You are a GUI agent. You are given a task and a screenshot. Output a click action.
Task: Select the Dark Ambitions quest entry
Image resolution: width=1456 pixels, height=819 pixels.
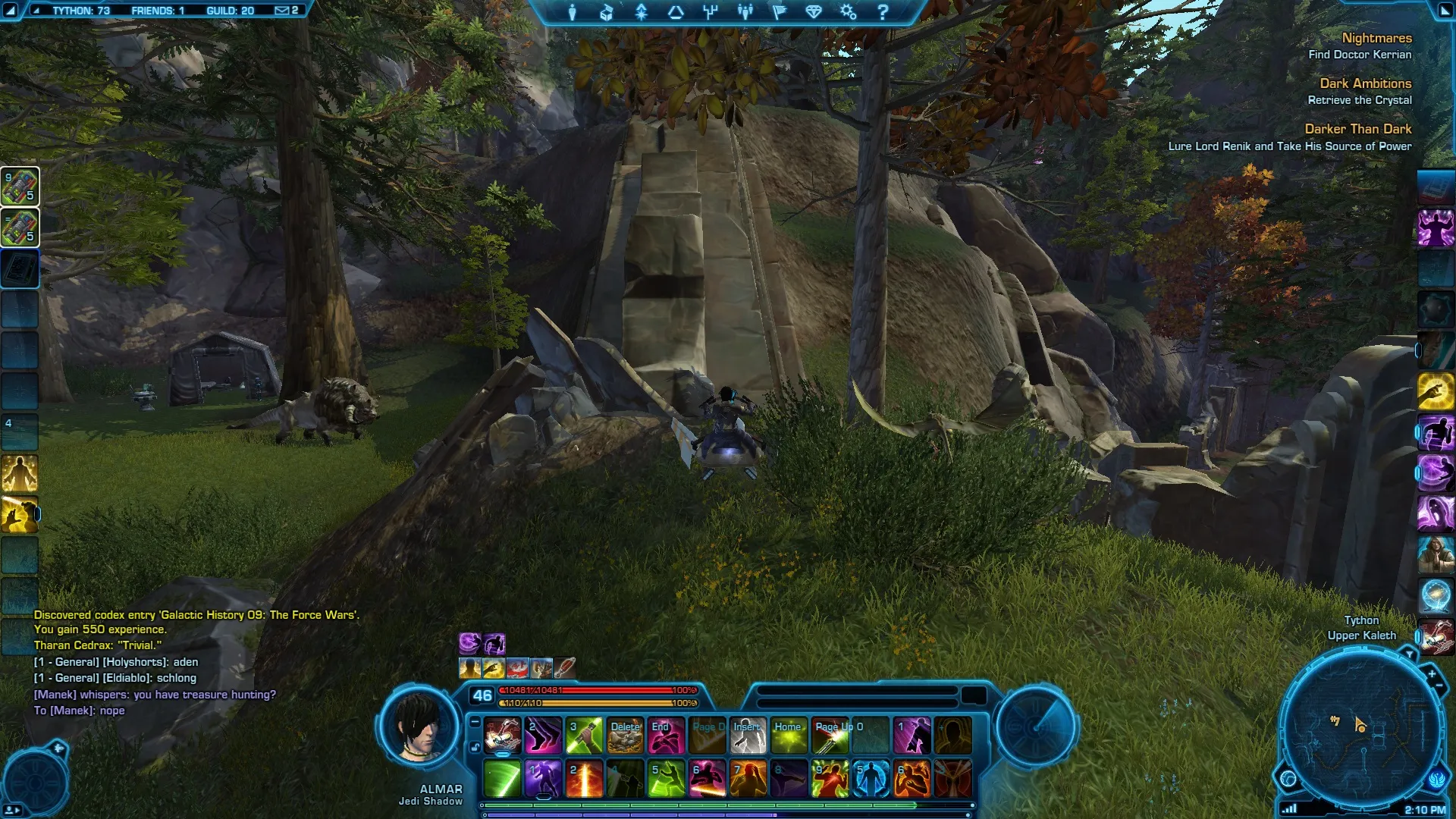(x=1365, y=83)
